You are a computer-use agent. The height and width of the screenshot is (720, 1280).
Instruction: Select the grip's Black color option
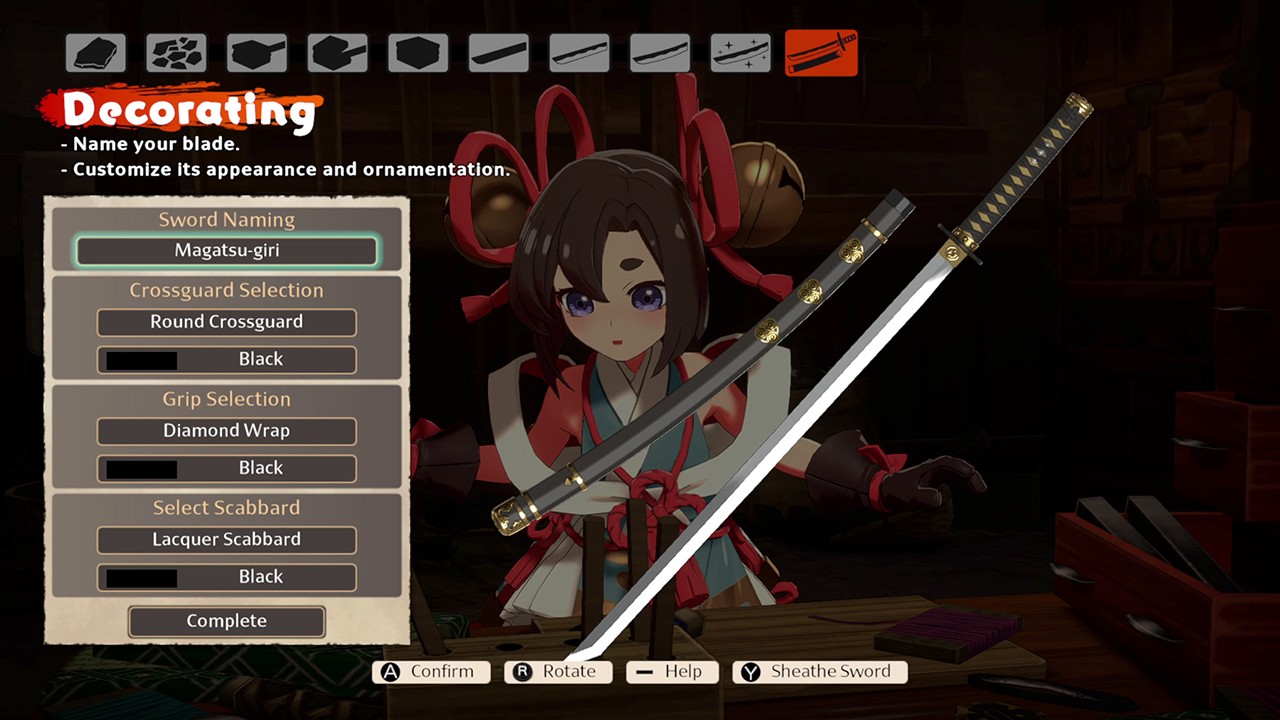(227, 468)
